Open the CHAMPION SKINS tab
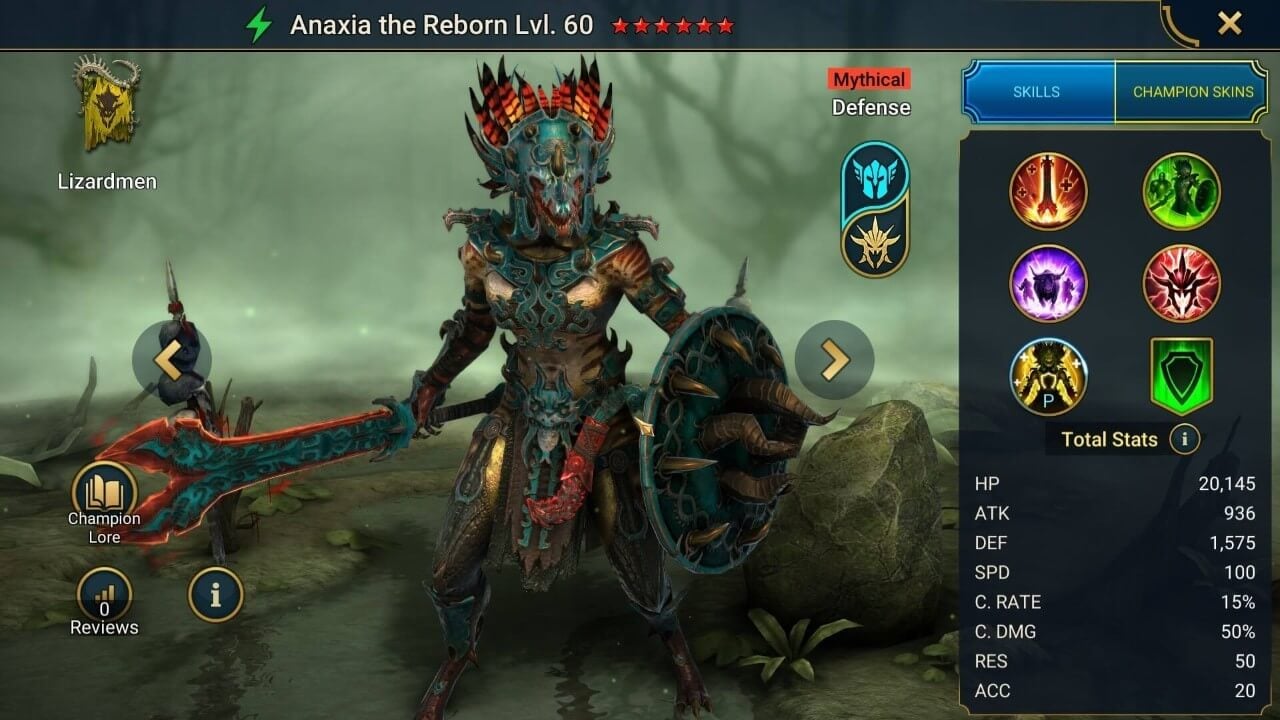This screenshot has height=720, width=1280. point(1192,91)
